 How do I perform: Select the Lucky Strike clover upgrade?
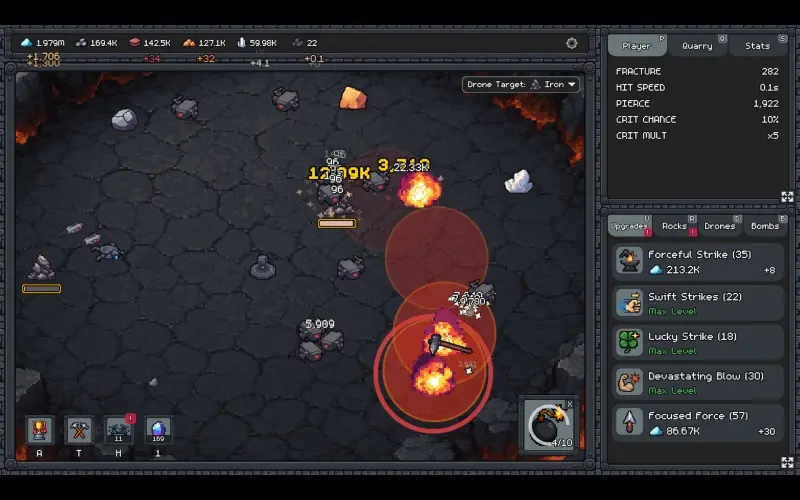click(697, 342)
